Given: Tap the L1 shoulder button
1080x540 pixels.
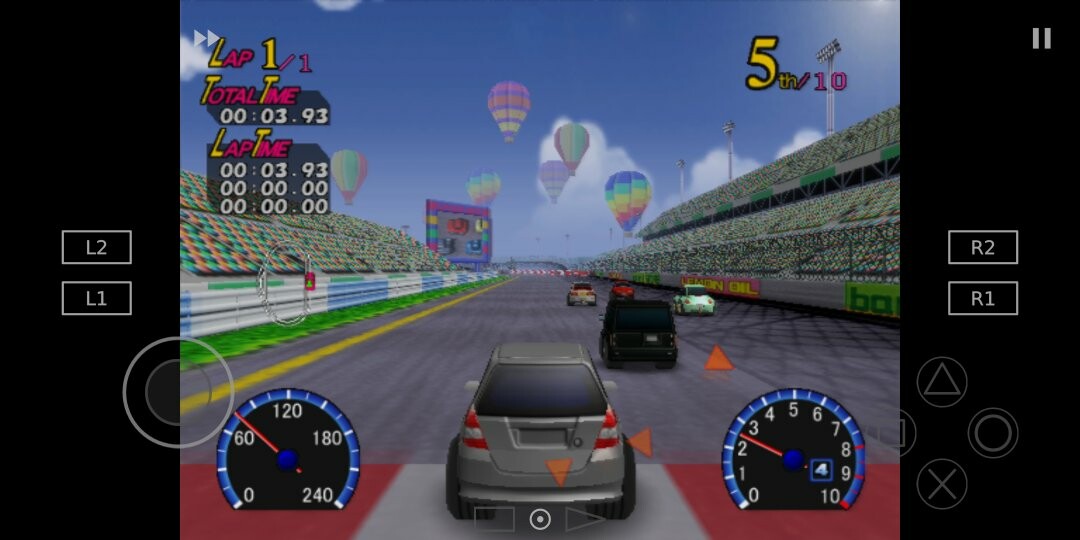Looking at the screenshot, I should (96, 298).
